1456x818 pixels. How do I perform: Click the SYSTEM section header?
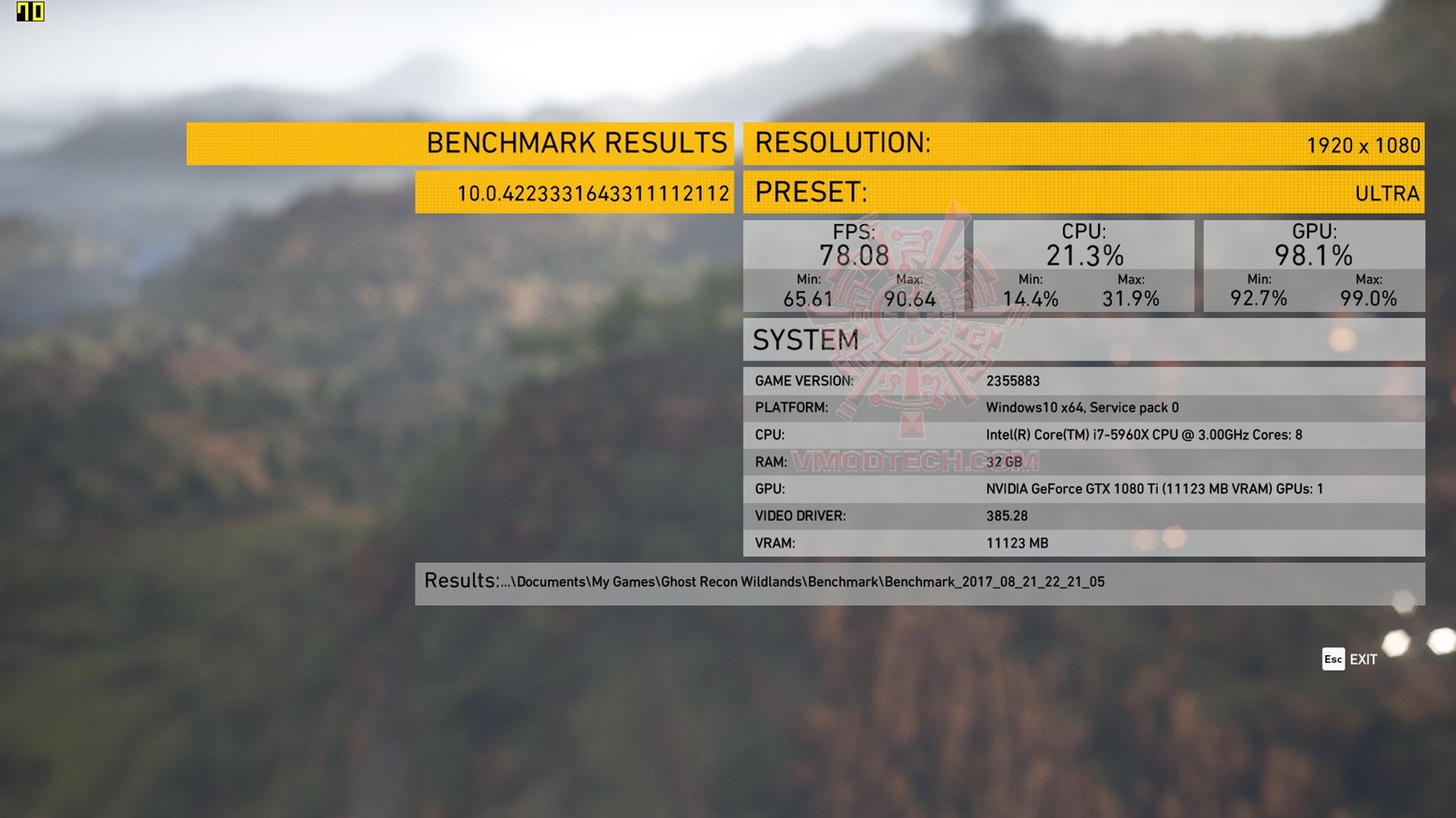click(806, 340)
